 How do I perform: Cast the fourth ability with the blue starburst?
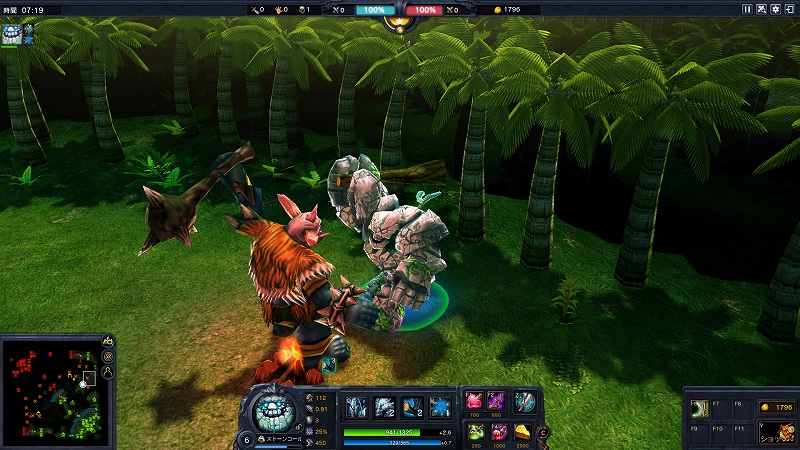pyautogui.click(x=439, y=407)
